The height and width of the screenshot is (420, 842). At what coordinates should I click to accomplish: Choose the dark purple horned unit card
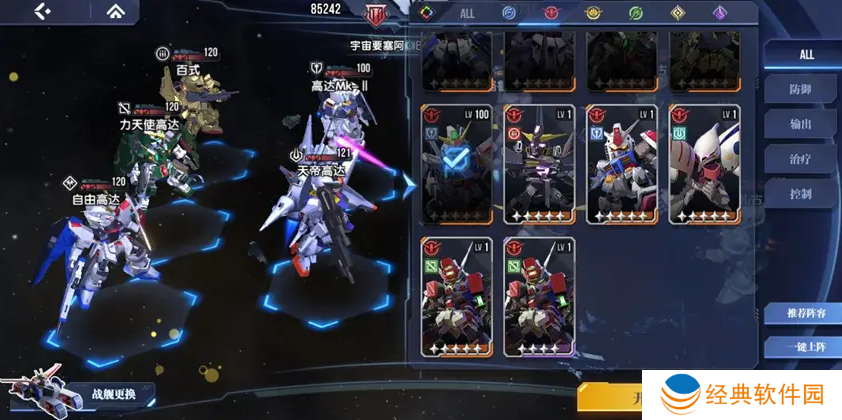point(539,164)
